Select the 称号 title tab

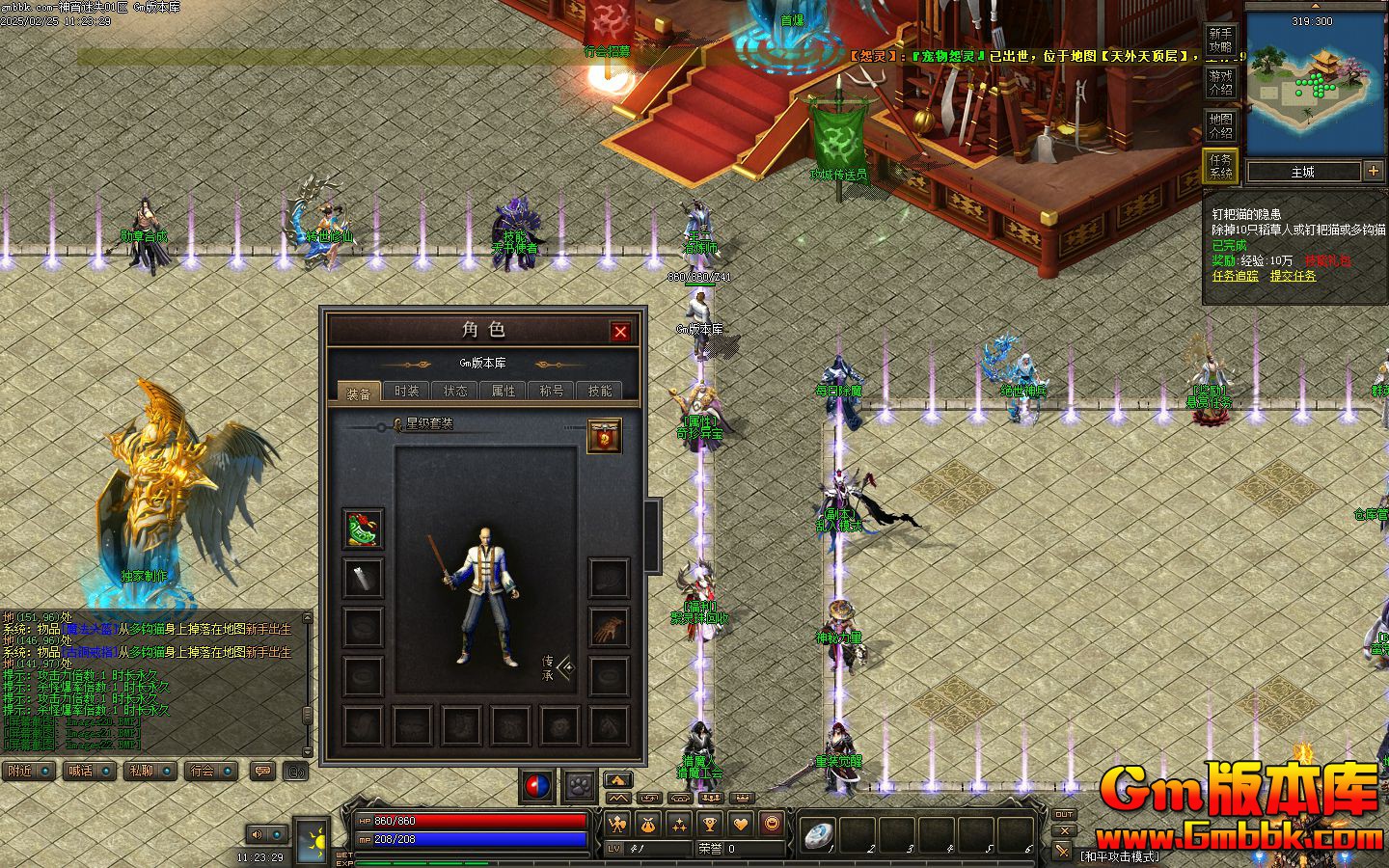552,391
